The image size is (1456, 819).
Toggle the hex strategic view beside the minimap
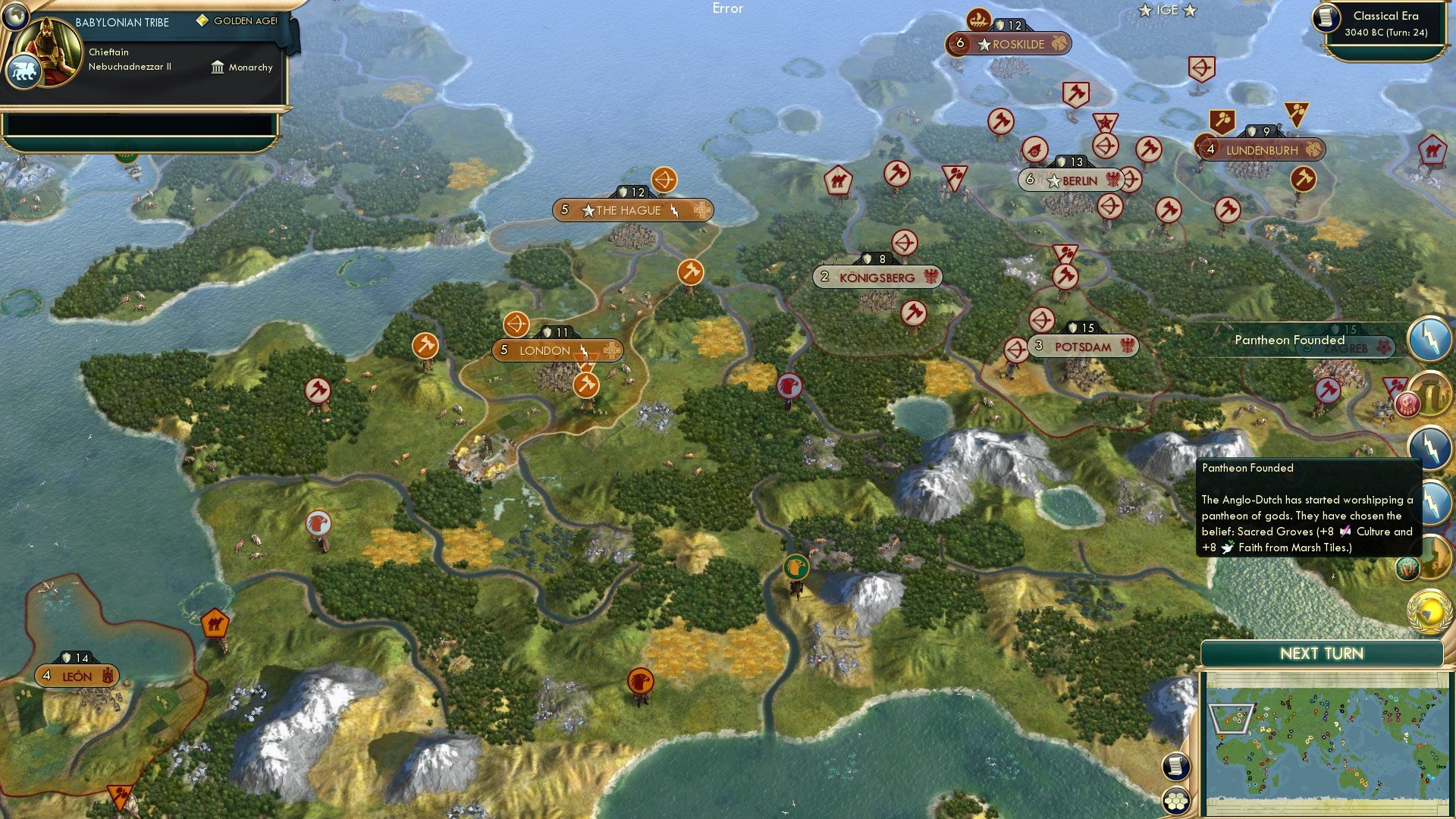pyautogui.click(x=1175, y=801)
